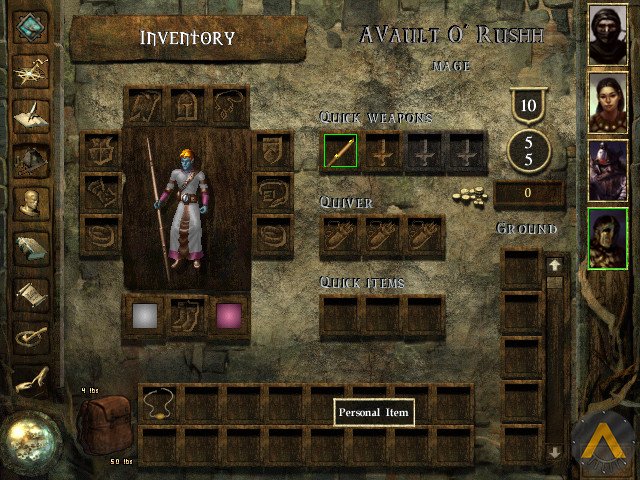Open the character record bust icon
Screen dimensions: 640x480
[33, 203]
